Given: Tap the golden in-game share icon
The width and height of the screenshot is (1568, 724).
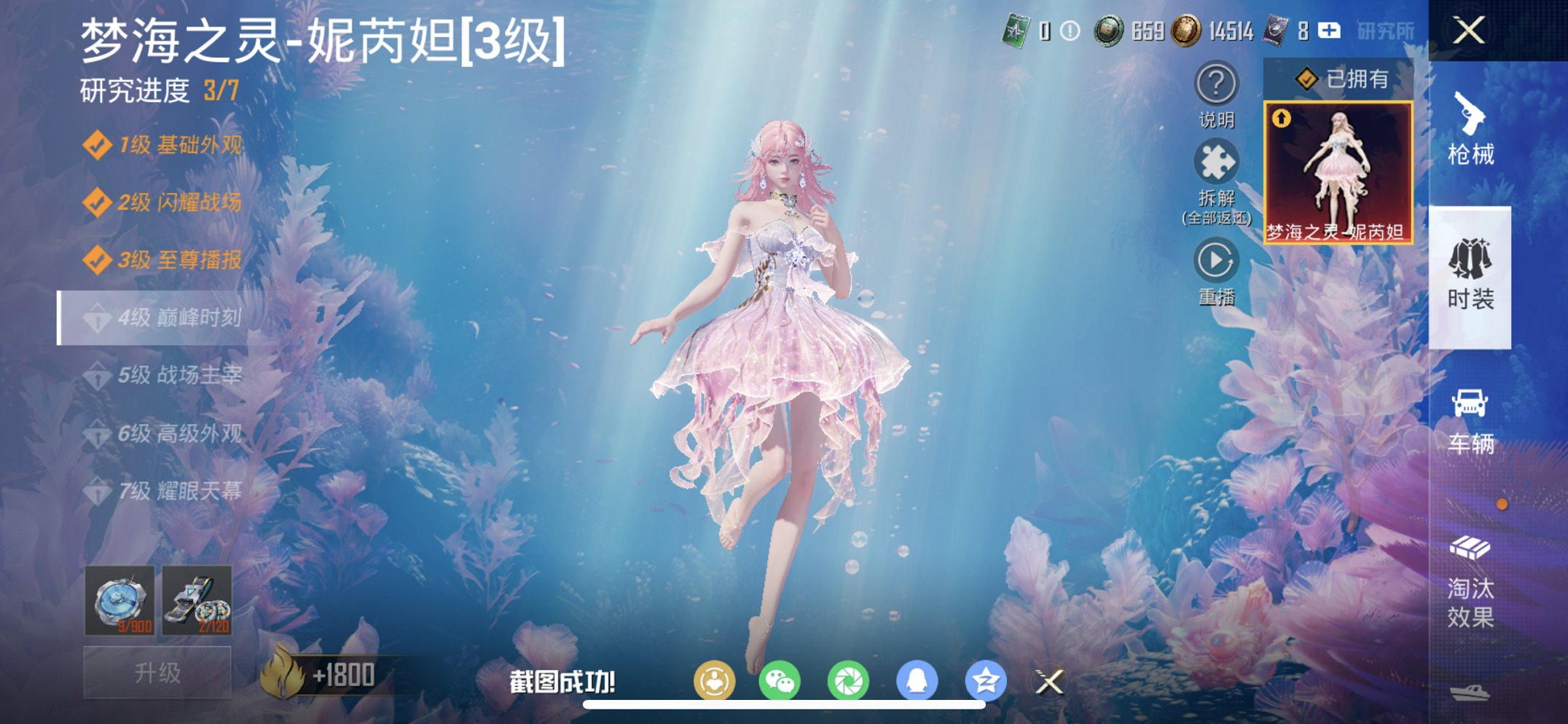Looking at the screenshot, I should tap(716, 677).
